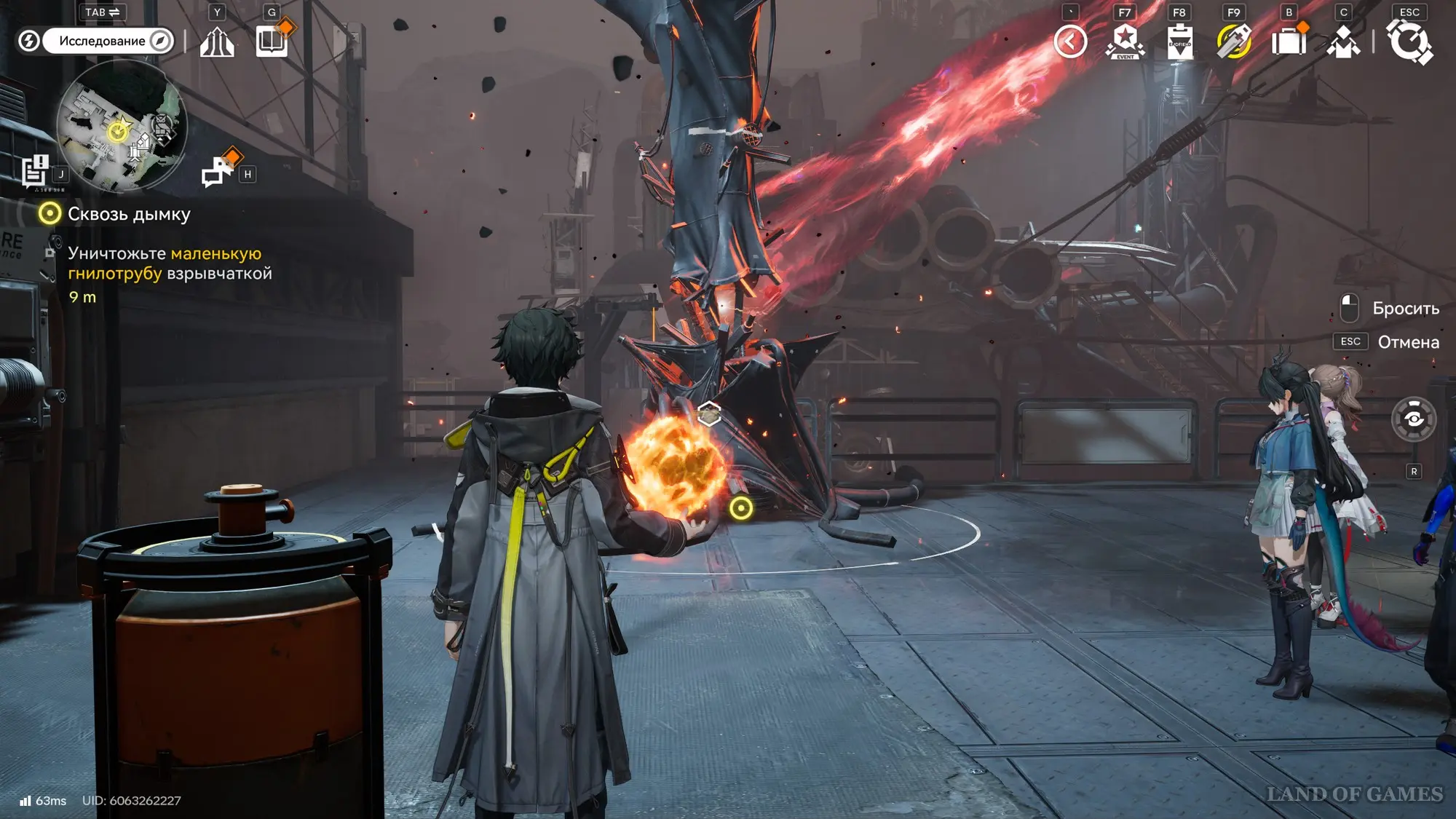Open the mission list icon beside minimap
This screenshot has width=1456, height=819.
tap(35, 172)
